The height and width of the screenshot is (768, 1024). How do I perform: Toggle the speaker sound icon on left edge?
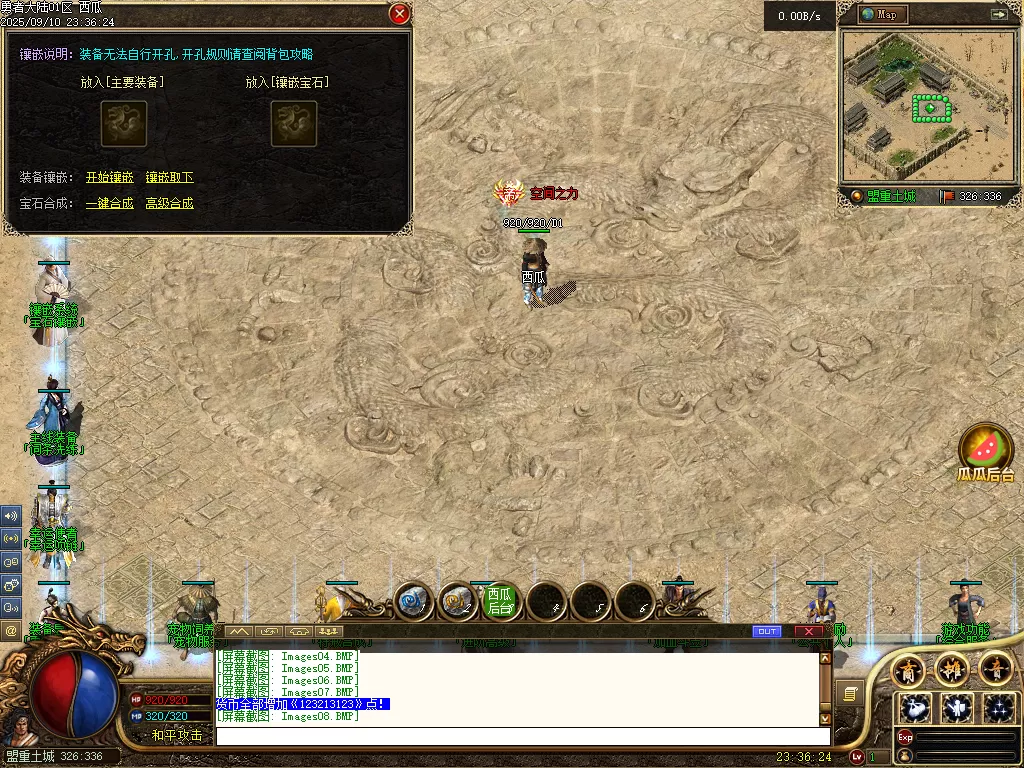[11, 516]
